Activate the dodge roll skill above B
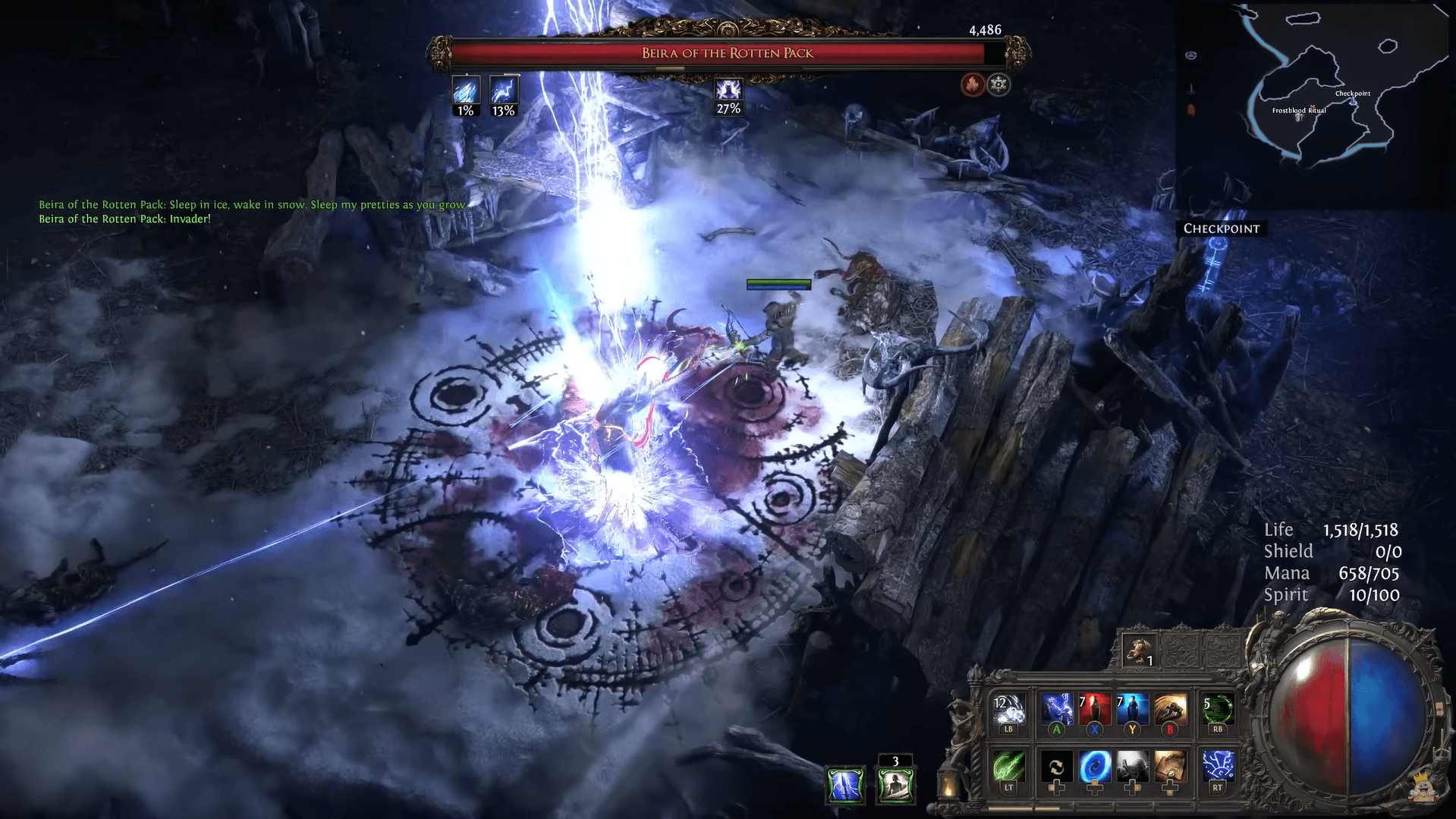1456x819 pixels. click(1170, 709)
